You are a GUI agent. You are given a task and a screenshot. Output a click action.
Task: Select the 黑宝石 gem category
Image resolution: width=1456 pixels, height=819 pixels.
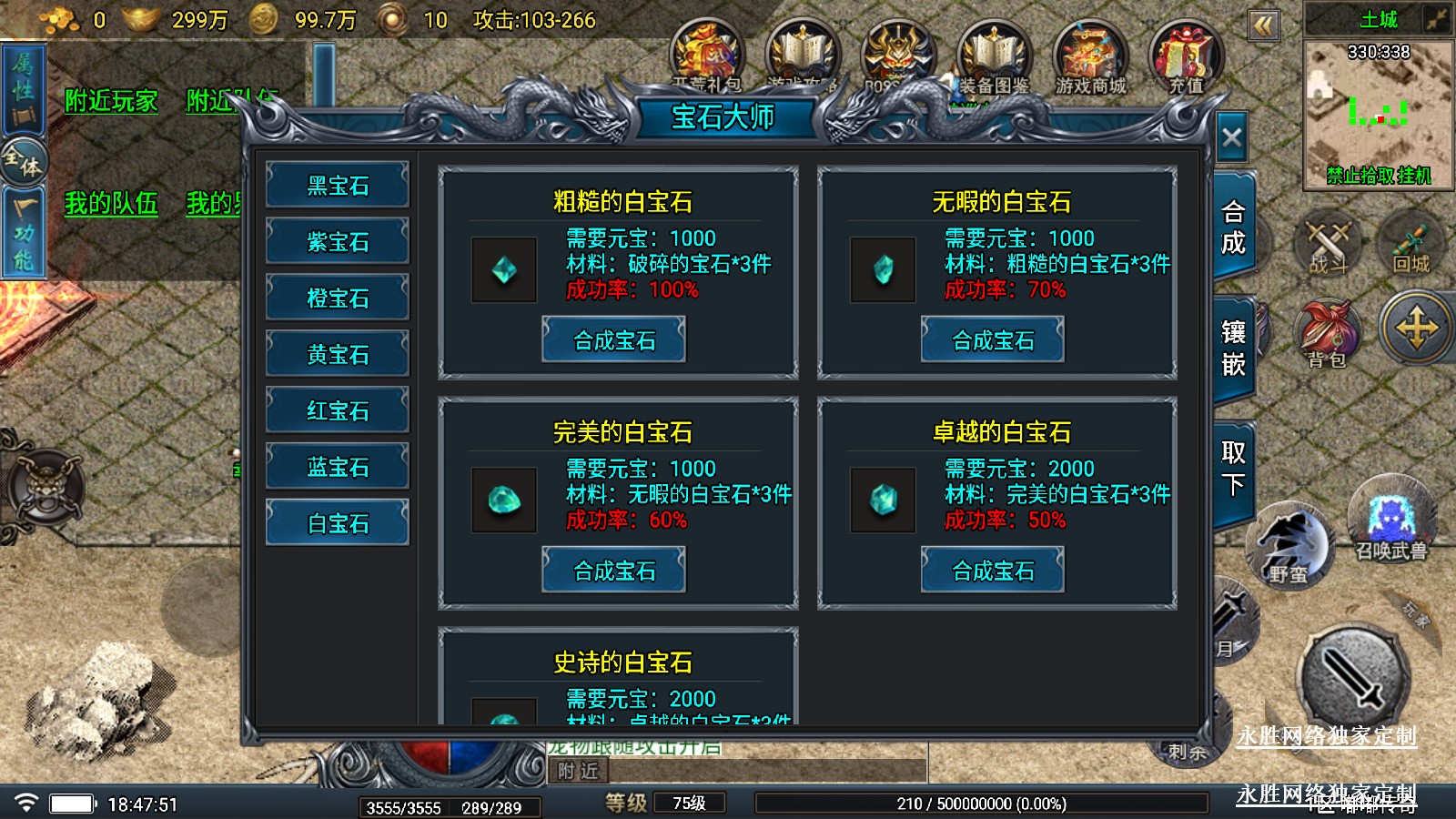[338, 186]
